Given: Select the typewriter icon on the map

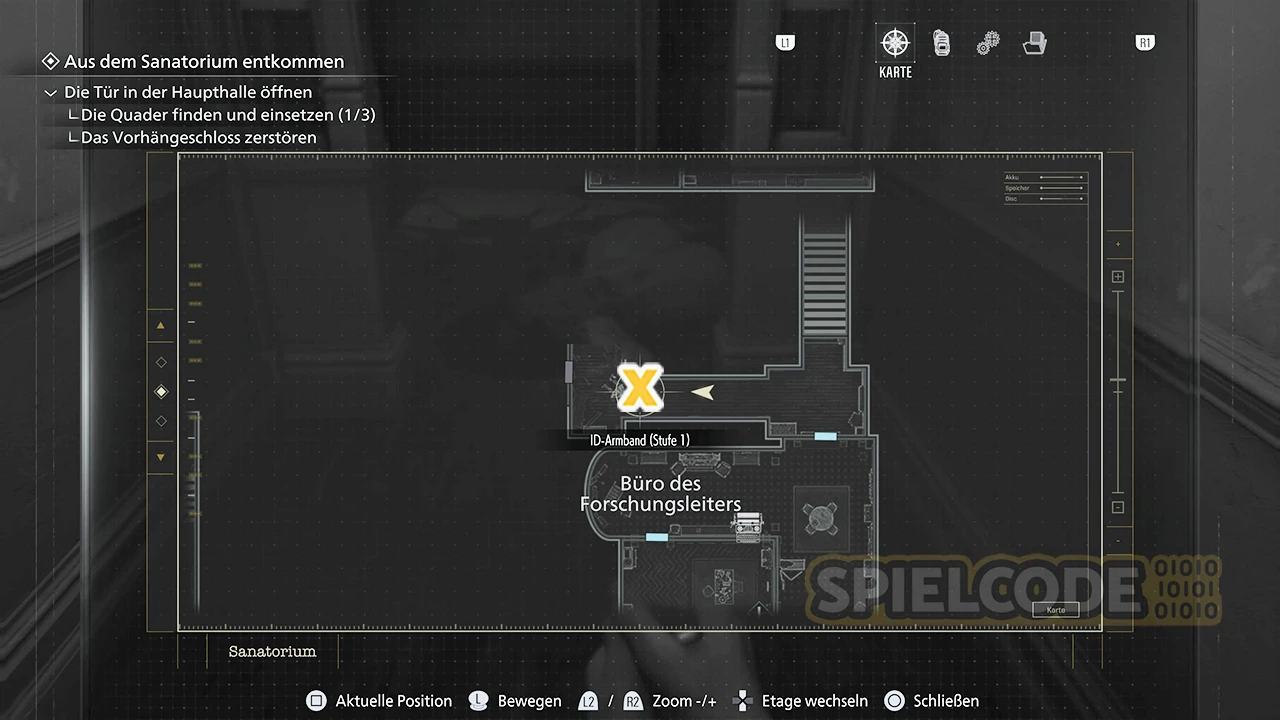Looking at the screenshot, I should 746,526.
